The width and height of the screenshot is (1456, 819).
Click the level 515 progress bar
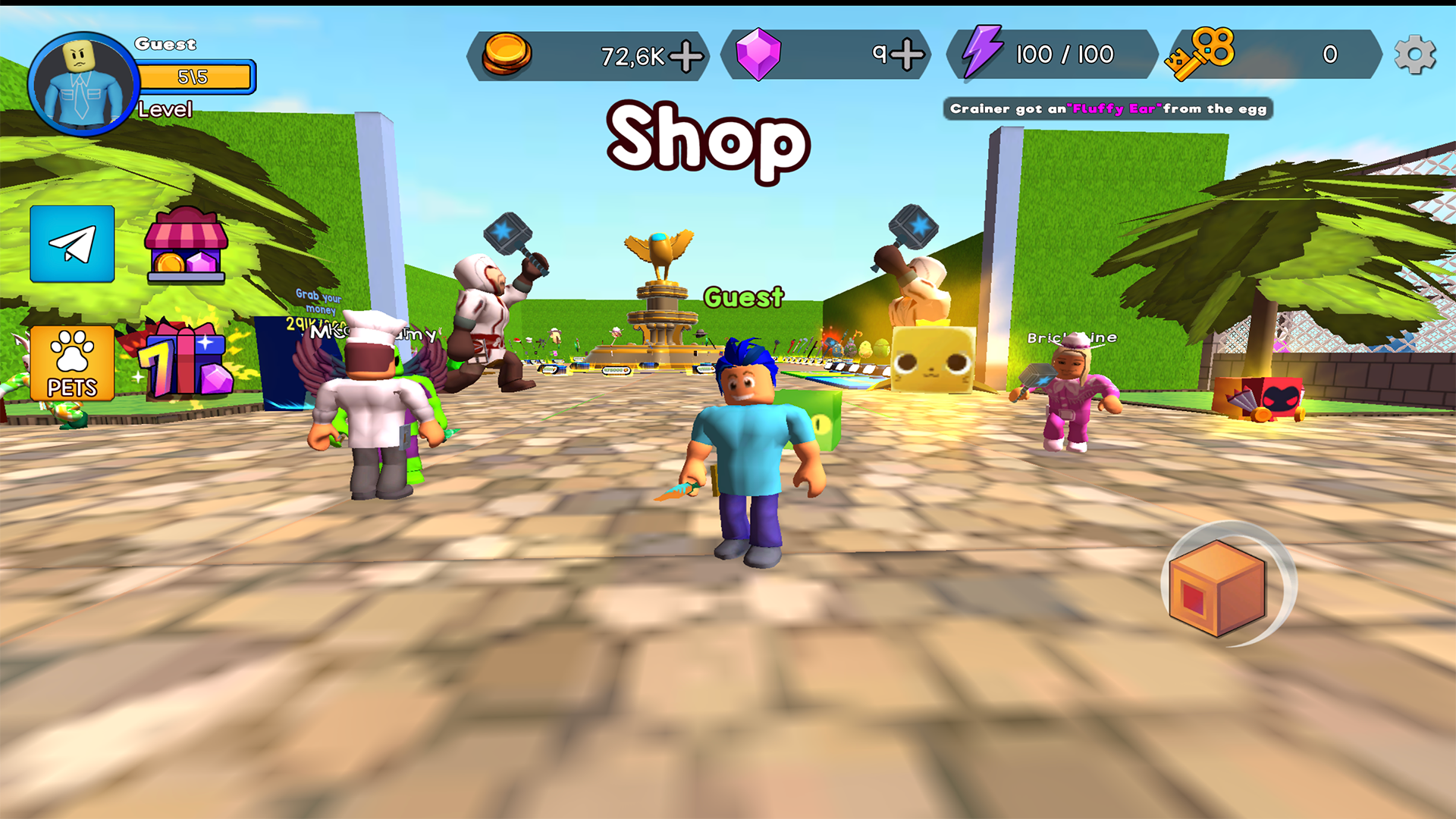tap(196, 75)
